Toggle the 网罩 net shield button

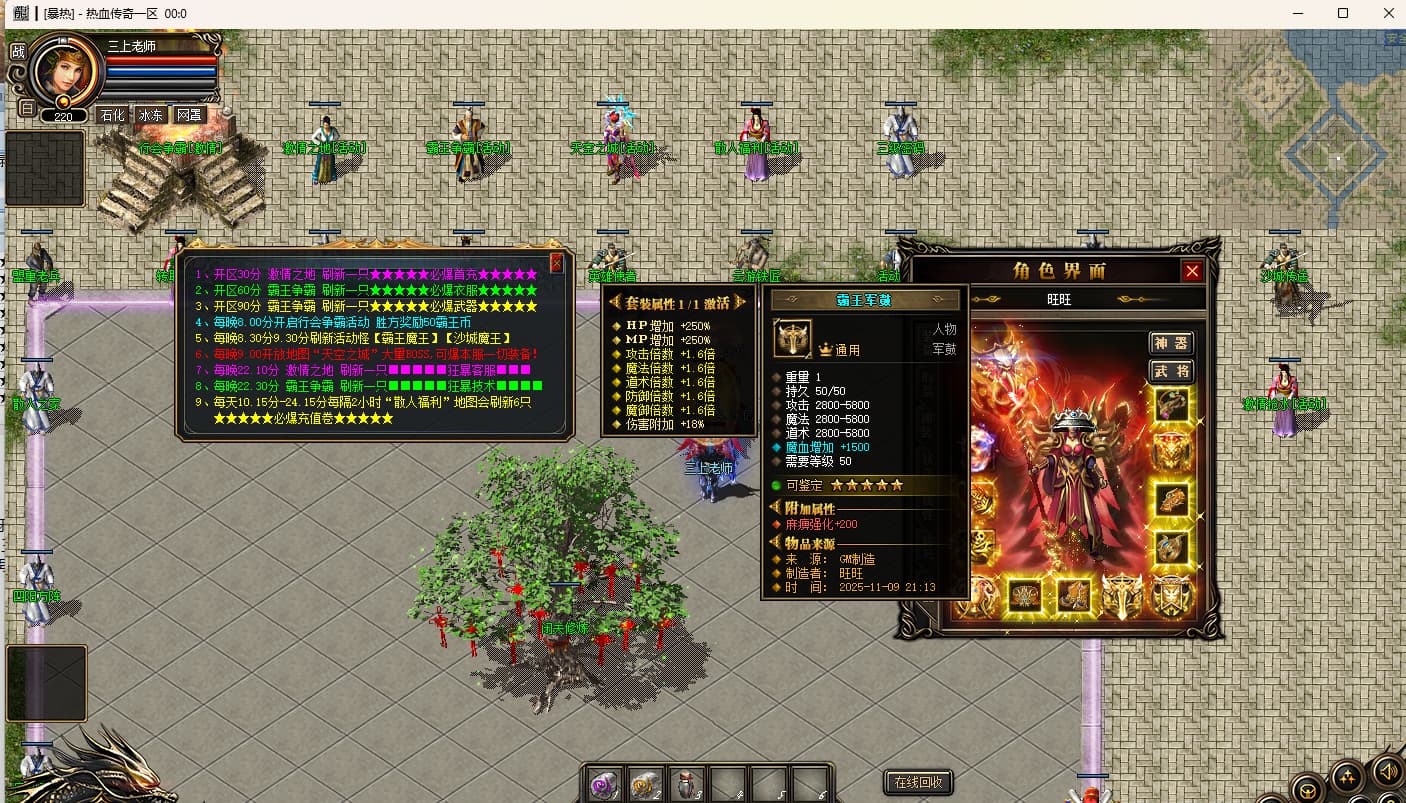(189, 115)
